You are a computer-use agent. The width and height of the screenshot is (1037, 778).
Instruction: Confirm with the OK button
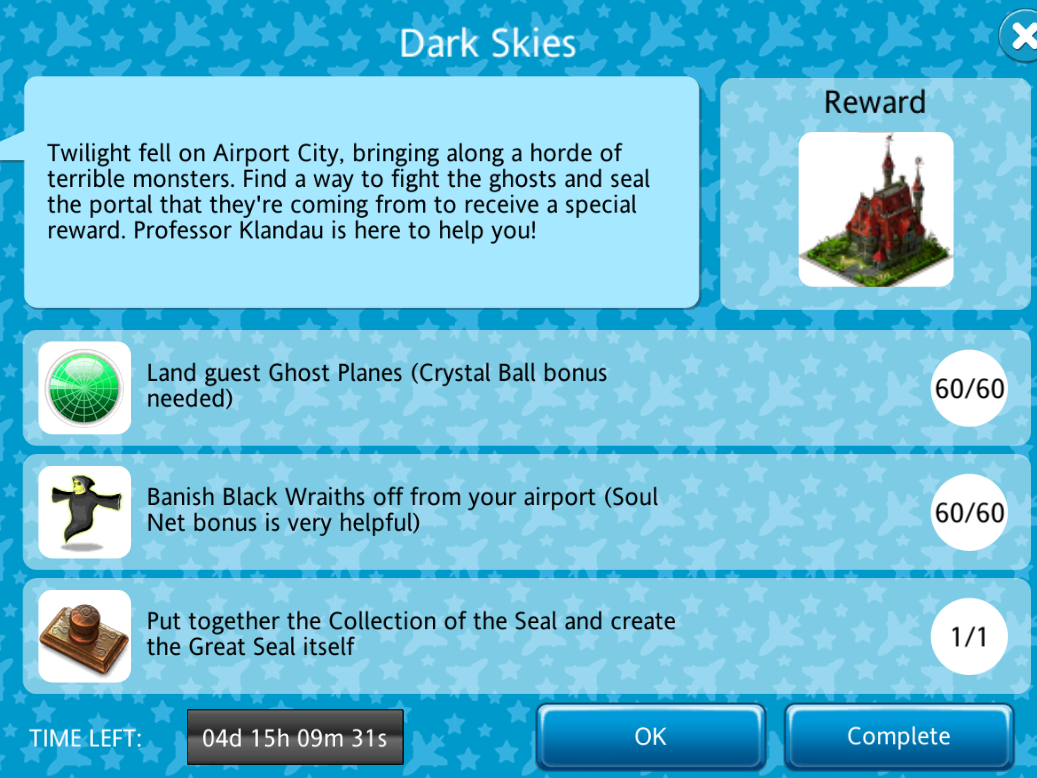650,737
